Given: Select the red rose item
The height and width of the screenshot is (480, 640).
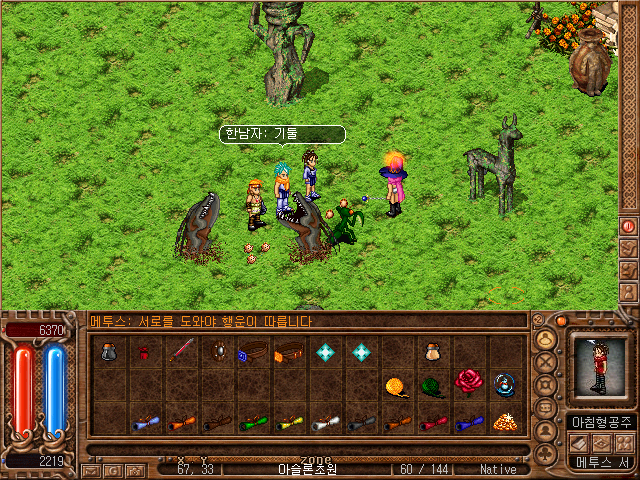Looking at the screenshot, I should point(468,380).
